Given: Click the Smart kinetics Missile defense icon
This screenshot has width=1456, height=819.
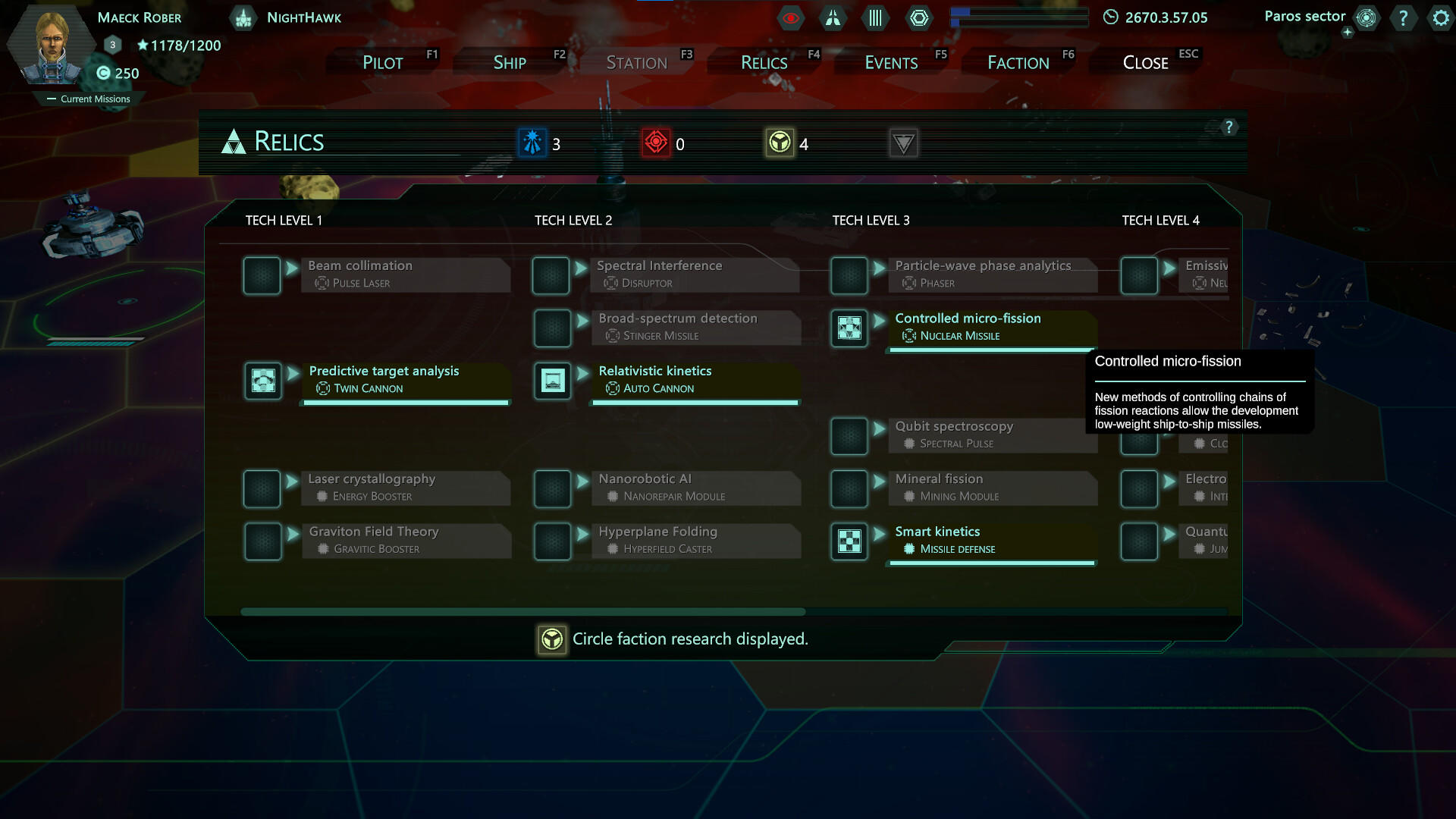Looking at the screenshot, I should point(849,541).
